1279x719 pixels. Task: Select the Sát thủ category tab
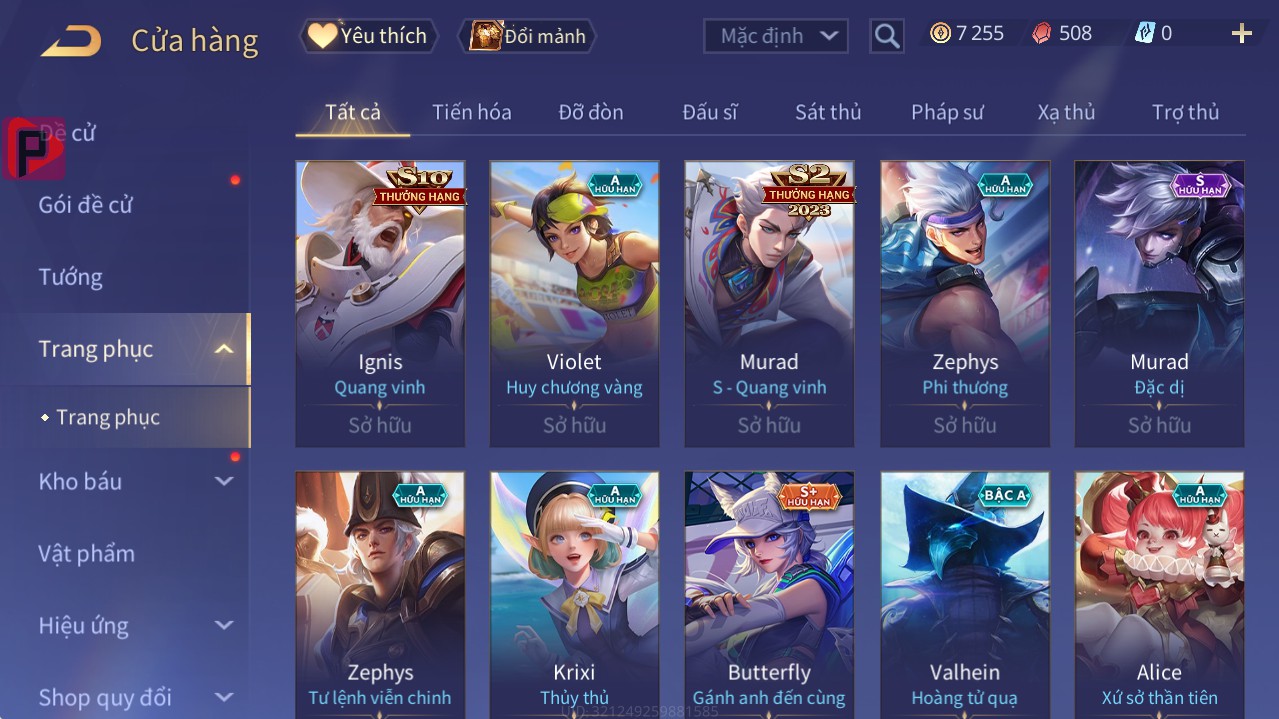[827, 112]
